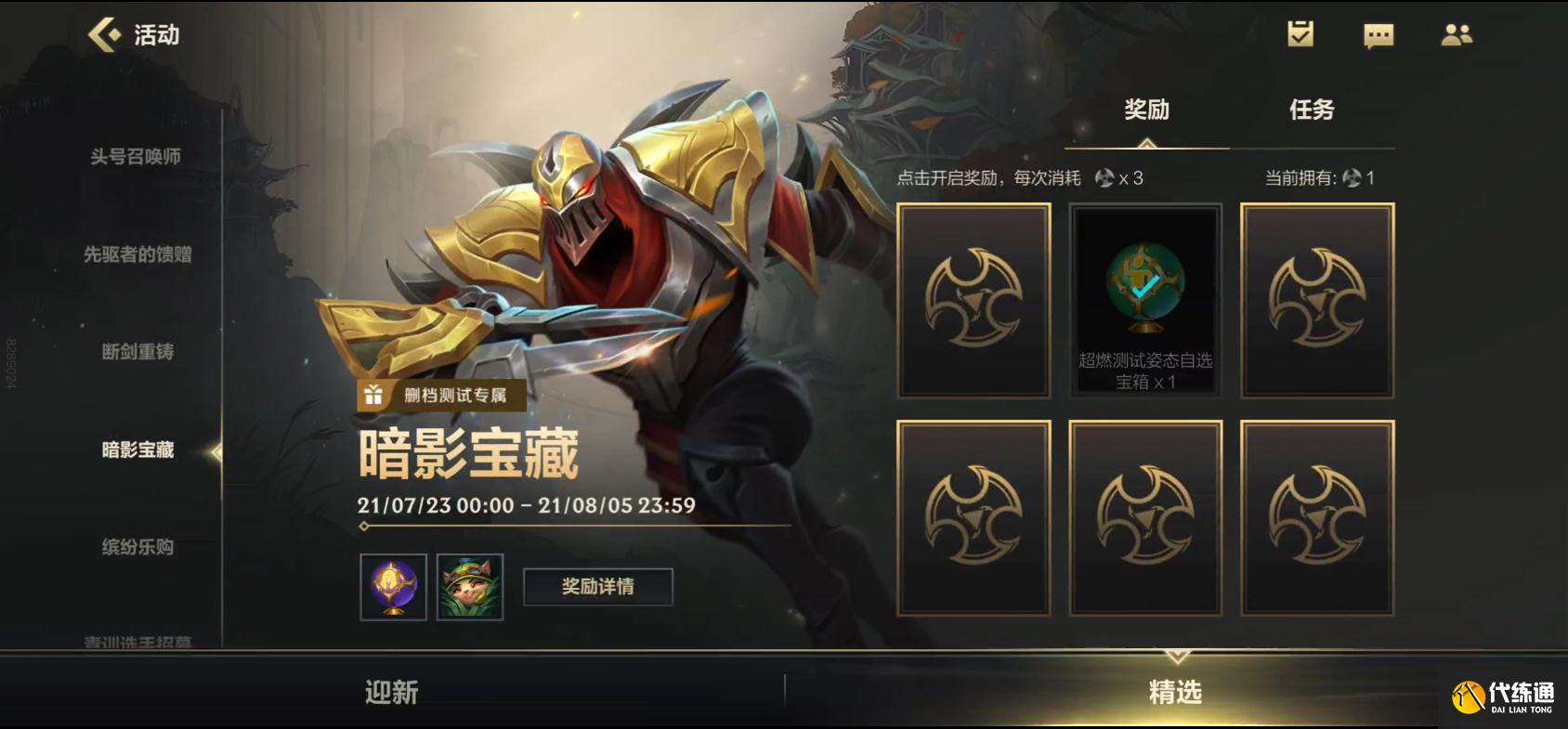
Task: Tap the gift icon on 删档测试专属 badge
Action: click(372, 395)
